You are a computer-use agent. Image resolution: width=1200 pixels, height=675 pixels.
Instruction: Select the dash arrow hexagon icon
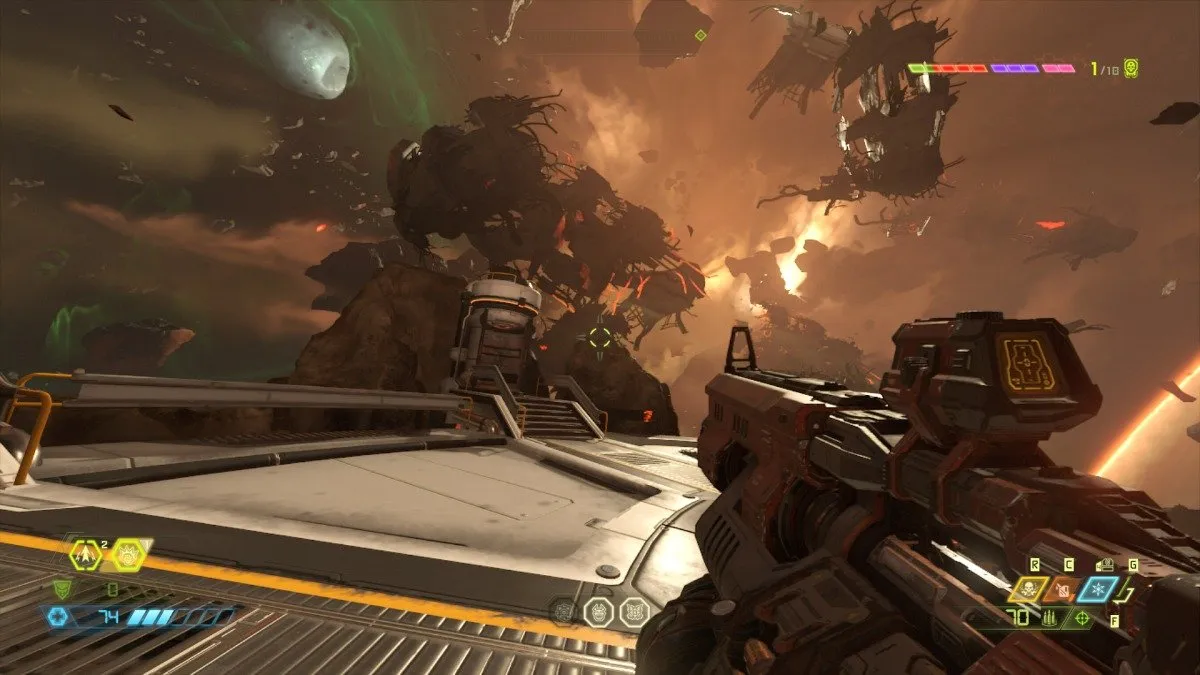[88, 553]
